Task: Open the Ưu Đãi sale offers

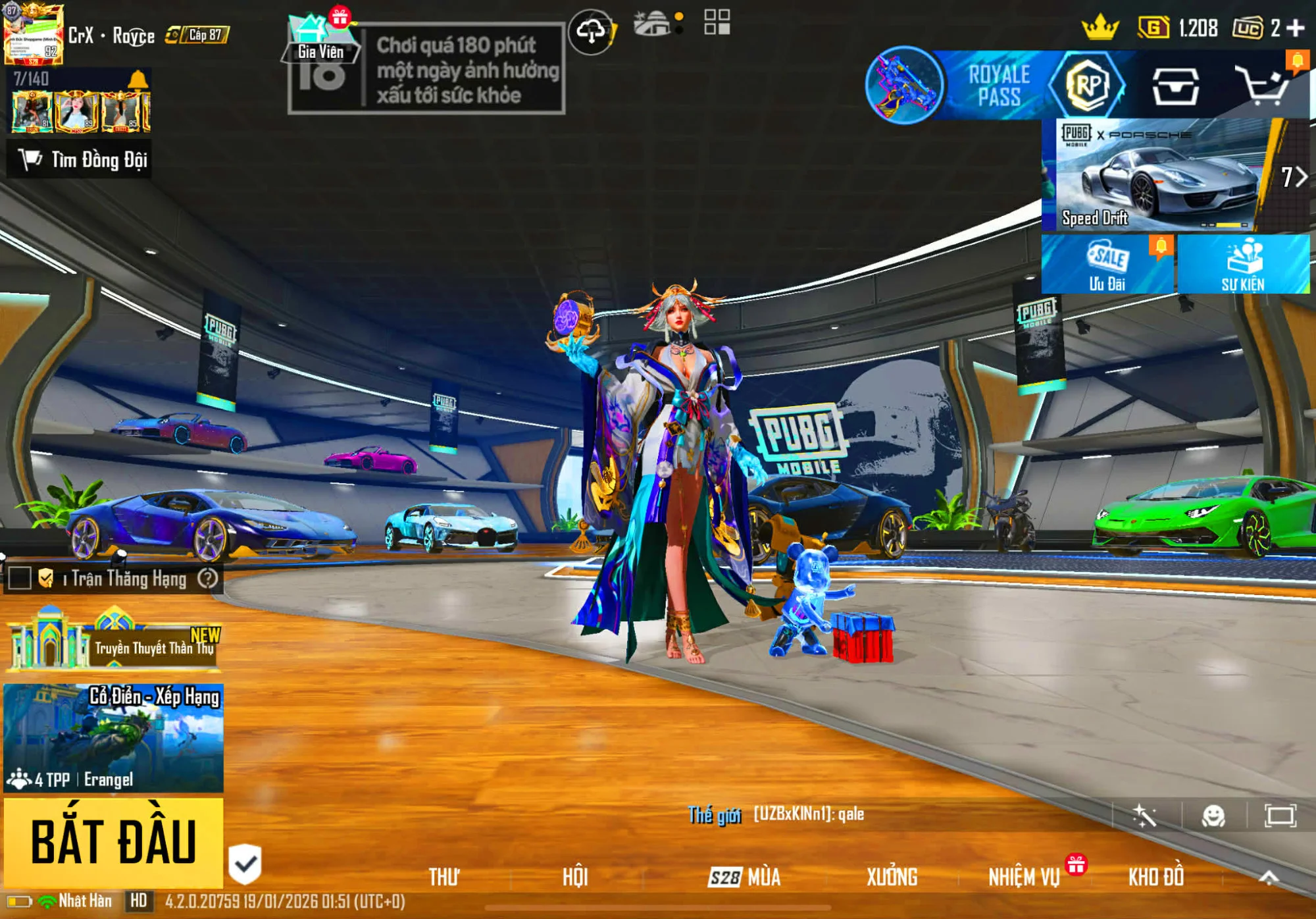Action: (x=1107, y=265)
